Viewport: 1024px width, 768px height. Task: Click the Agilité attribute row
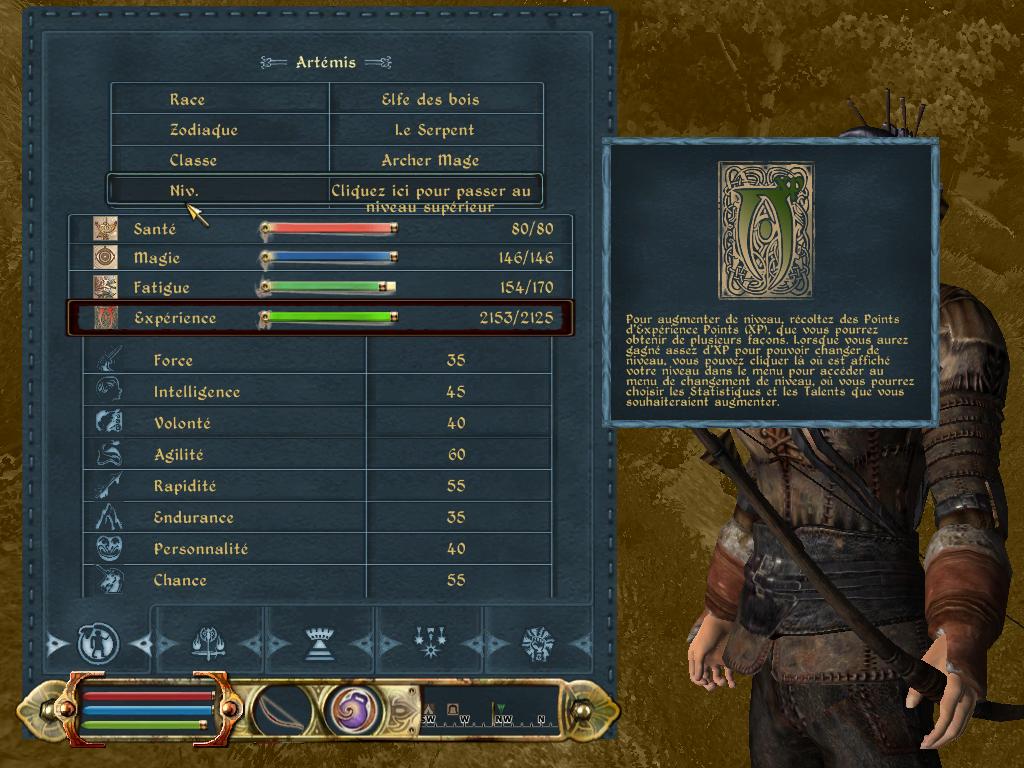(318, 454)
